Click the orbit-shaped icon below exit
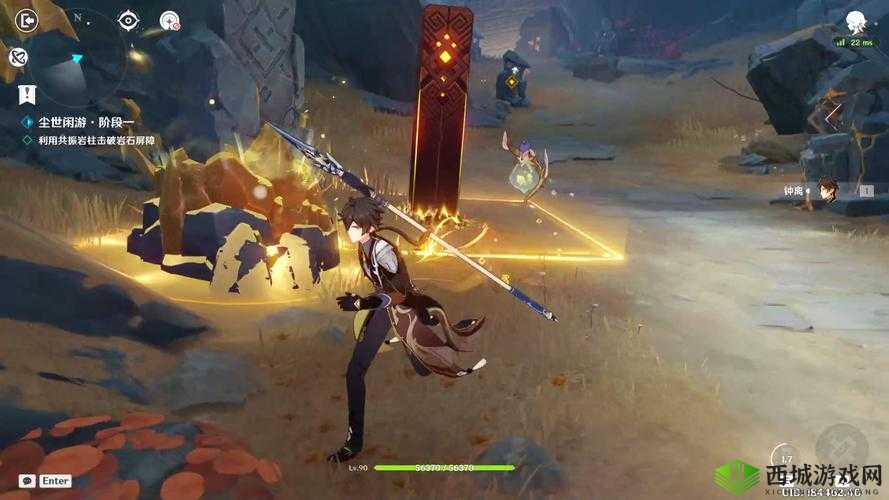 tap(18, 57)
